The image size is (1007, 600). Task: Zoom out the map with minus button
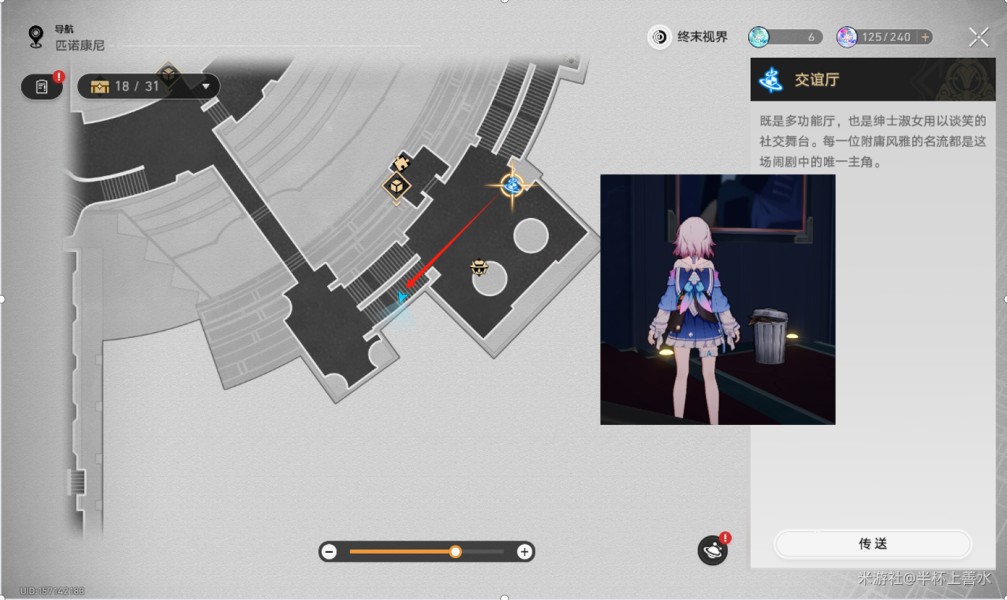329,552
